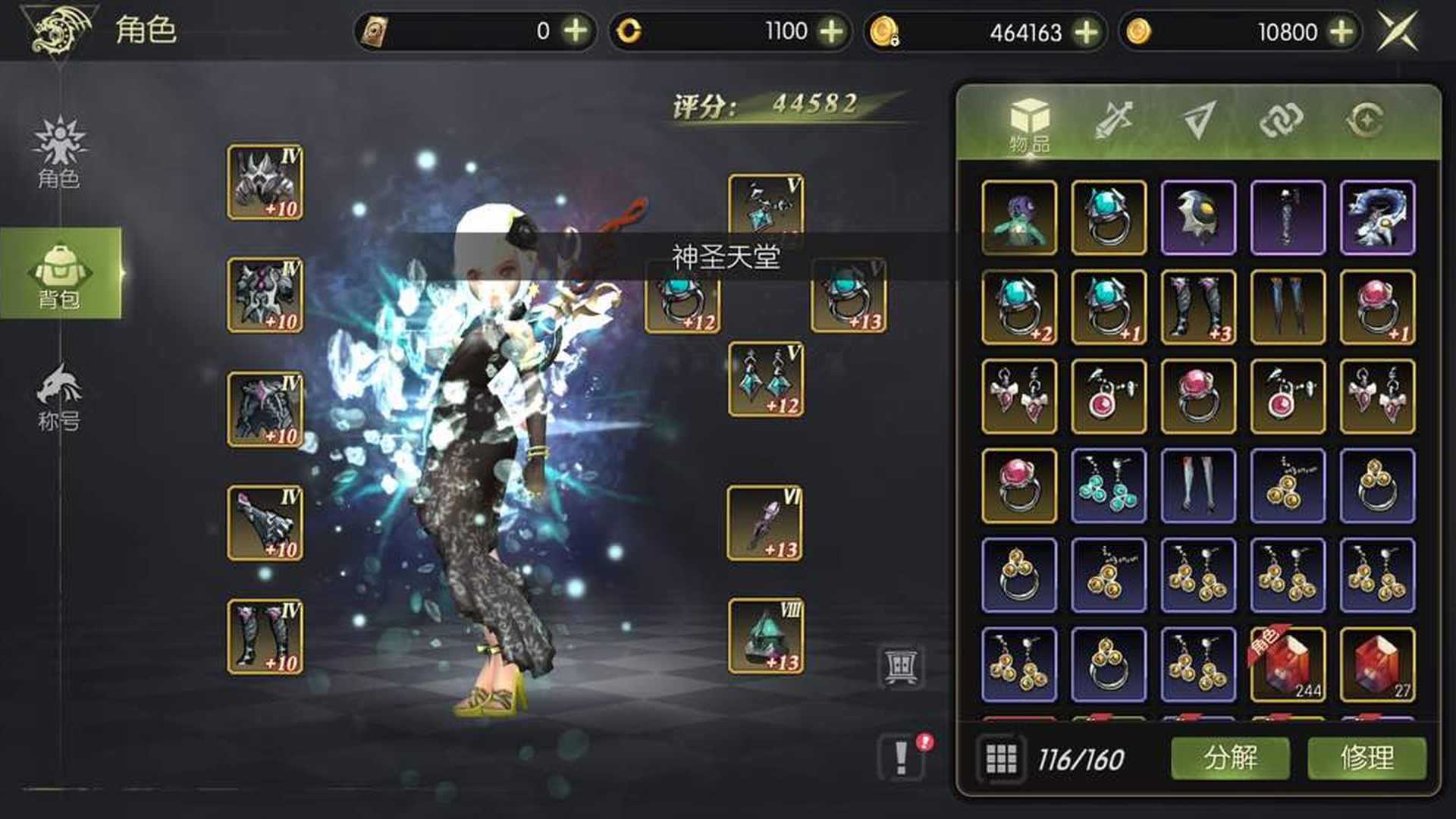
Task: Select the purple zombie doll item
Action: tap(1019, 218)
